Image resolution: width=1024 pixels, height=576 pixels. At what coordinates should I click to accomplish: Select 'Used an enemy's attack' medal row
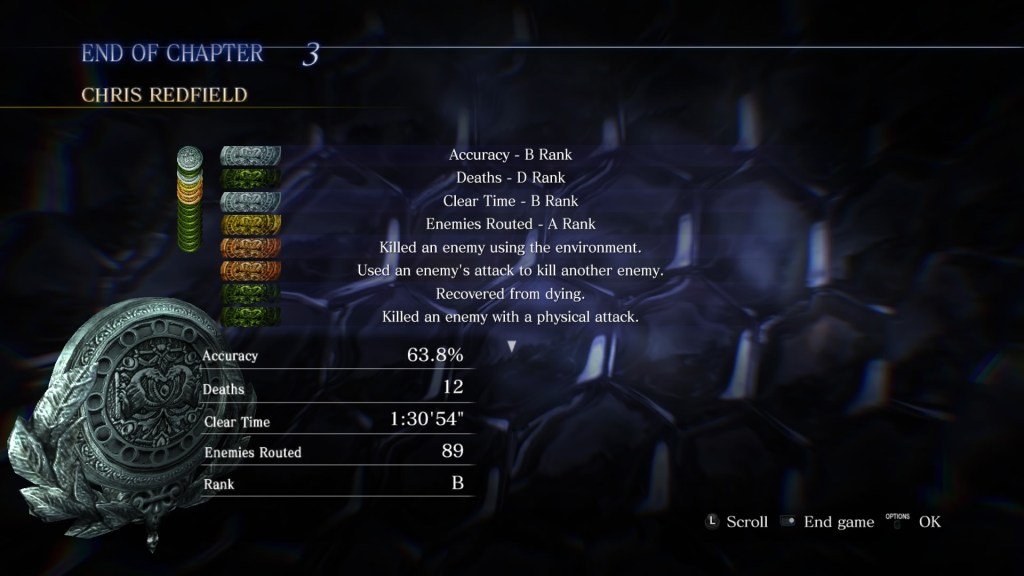510,270
